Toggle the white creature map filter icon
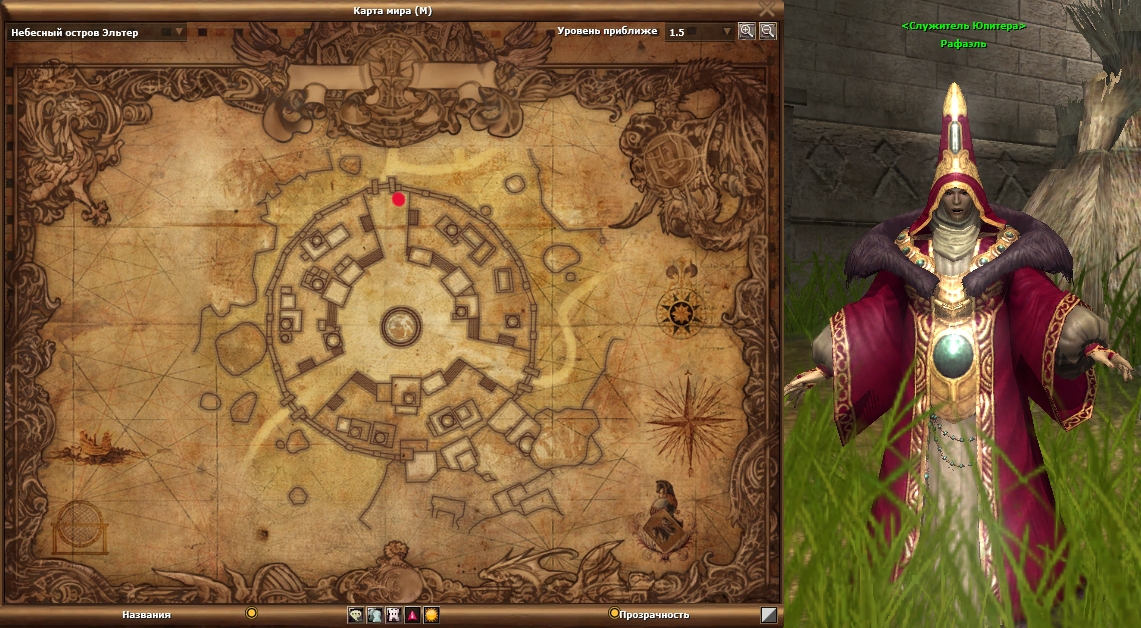 [x=394, y=615]
